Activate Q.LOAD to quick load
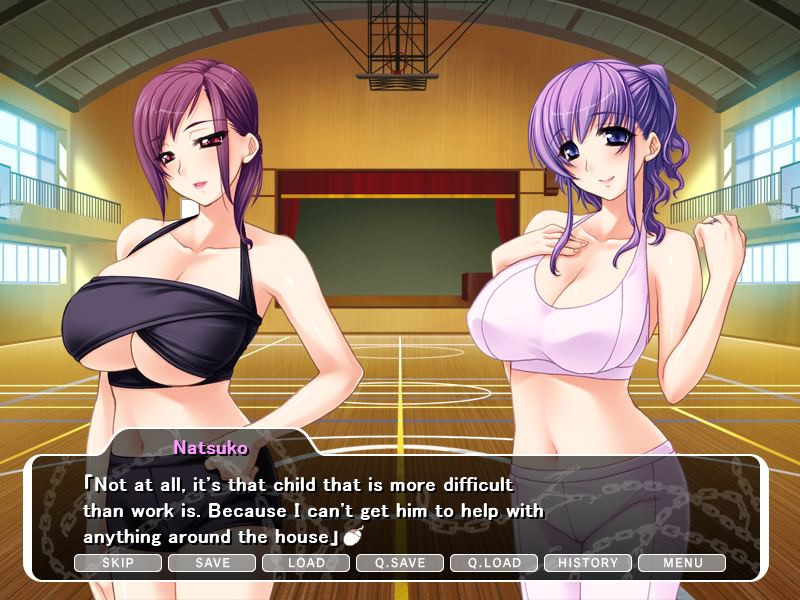The height and width of the screenshot is (600, 800). pos(494,563)
